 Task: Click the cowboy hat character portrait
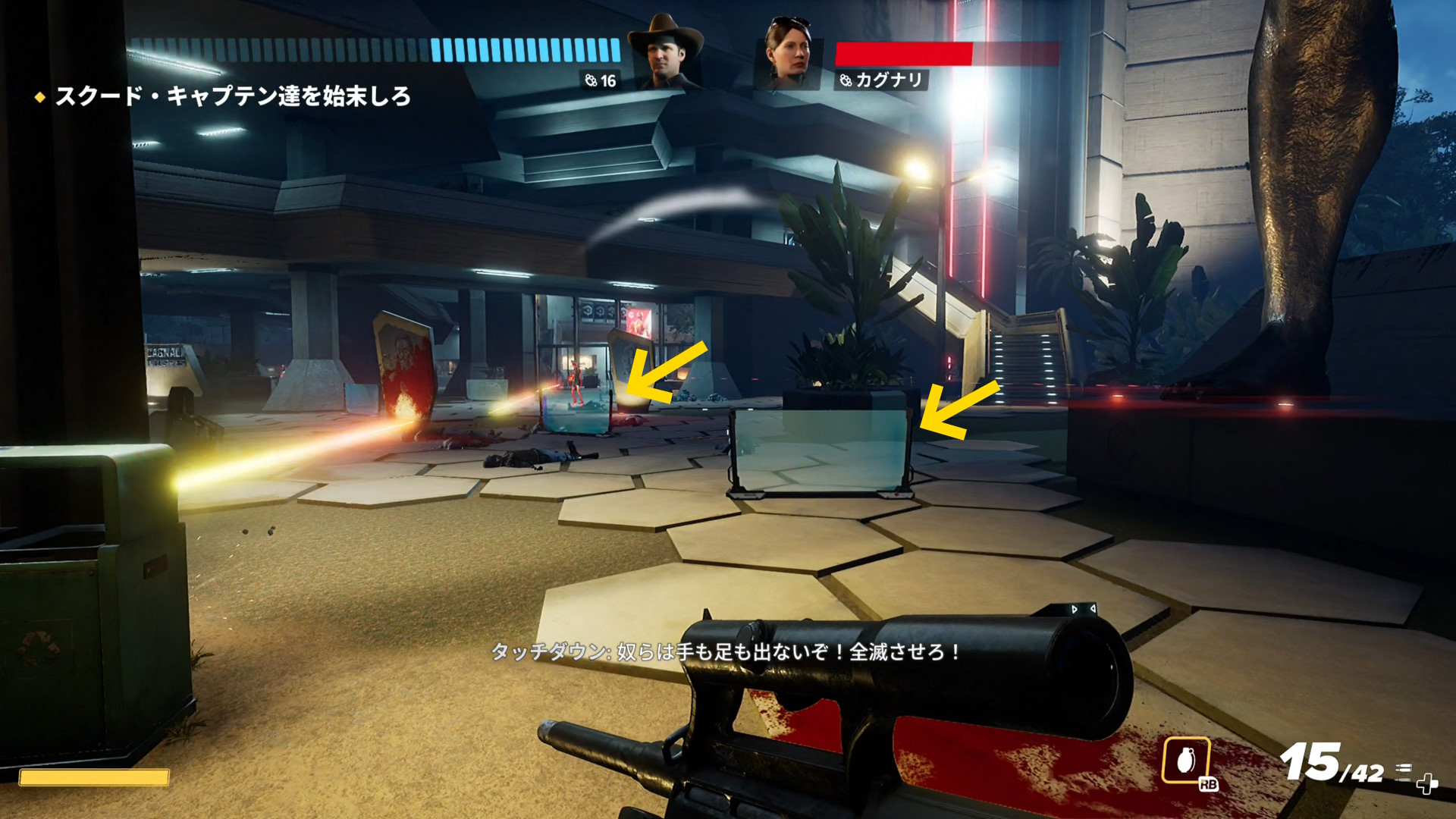665,55
